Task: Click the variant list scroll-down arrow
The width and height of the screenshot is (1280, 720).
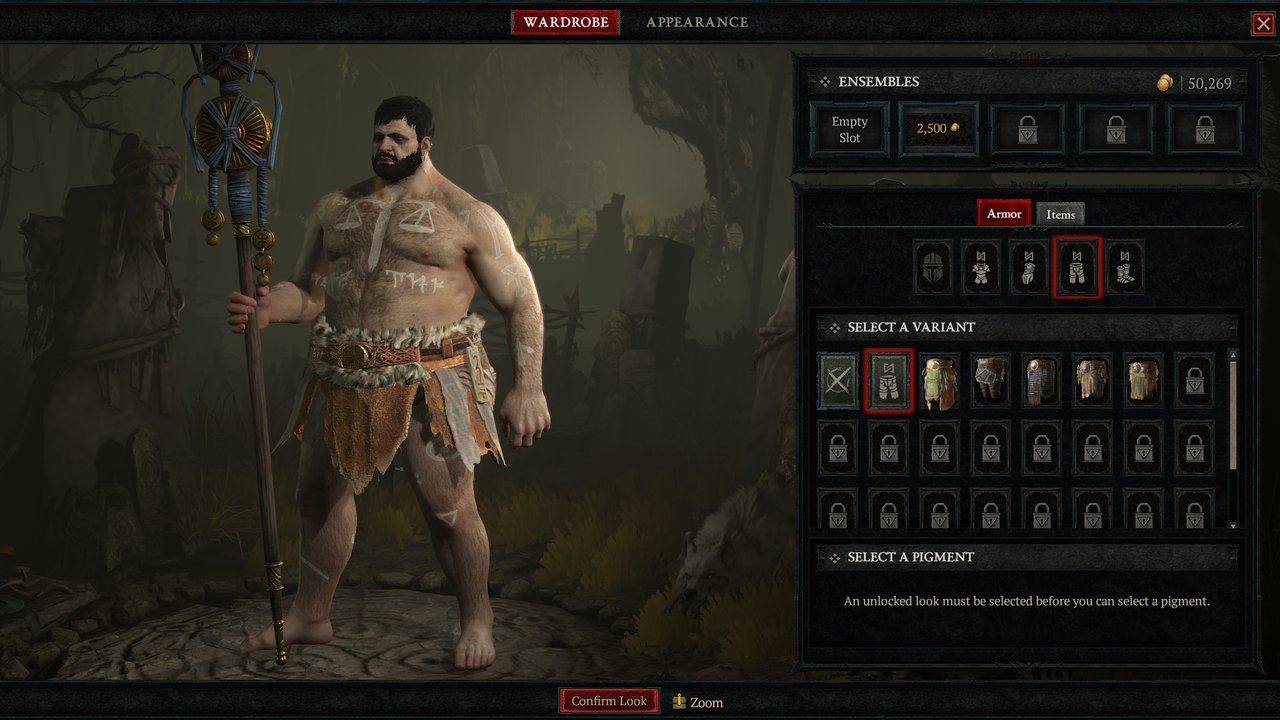Action: (x=1233, y=525)
